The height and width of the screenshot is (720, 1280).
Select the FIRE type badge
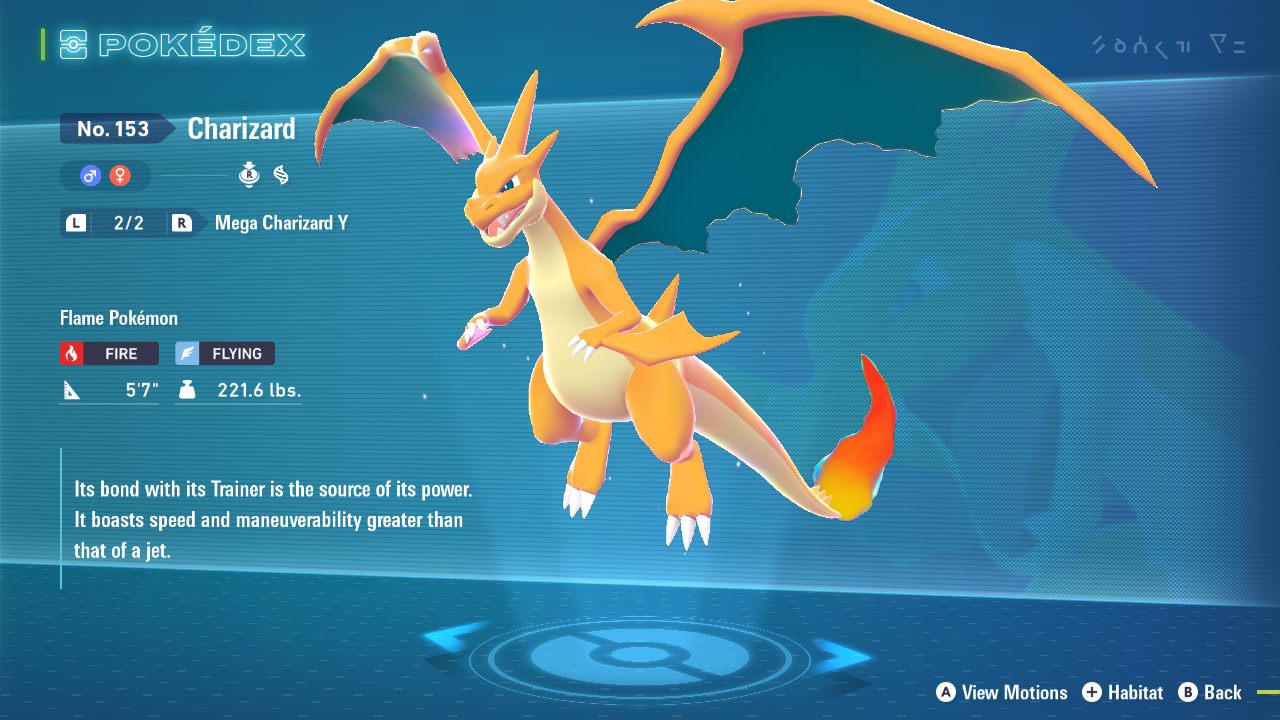pyautogui.click(x=108, y=353)
